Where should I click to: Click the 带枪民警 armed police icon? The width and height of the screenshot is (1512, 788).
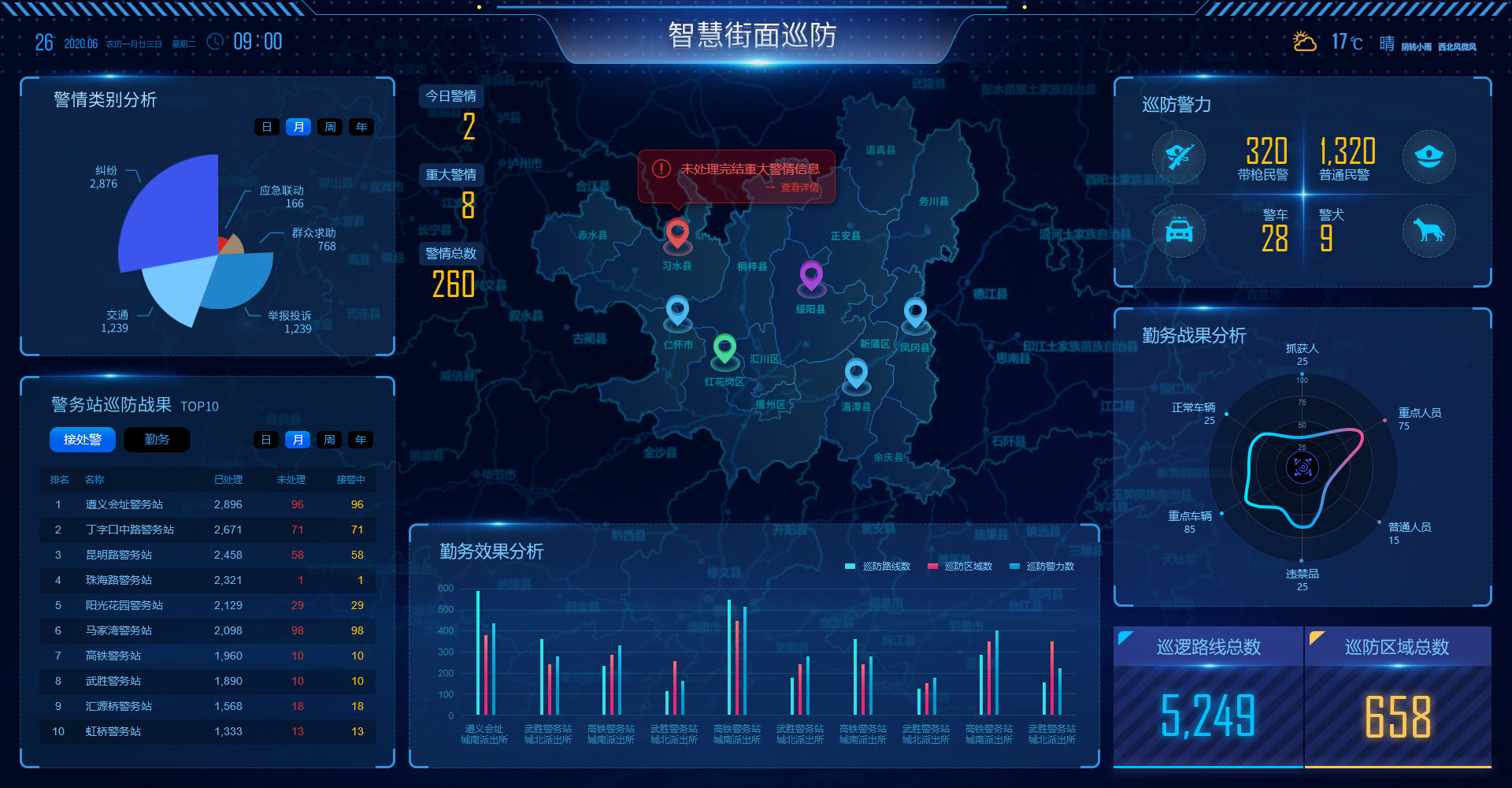tap(1179, 157)
